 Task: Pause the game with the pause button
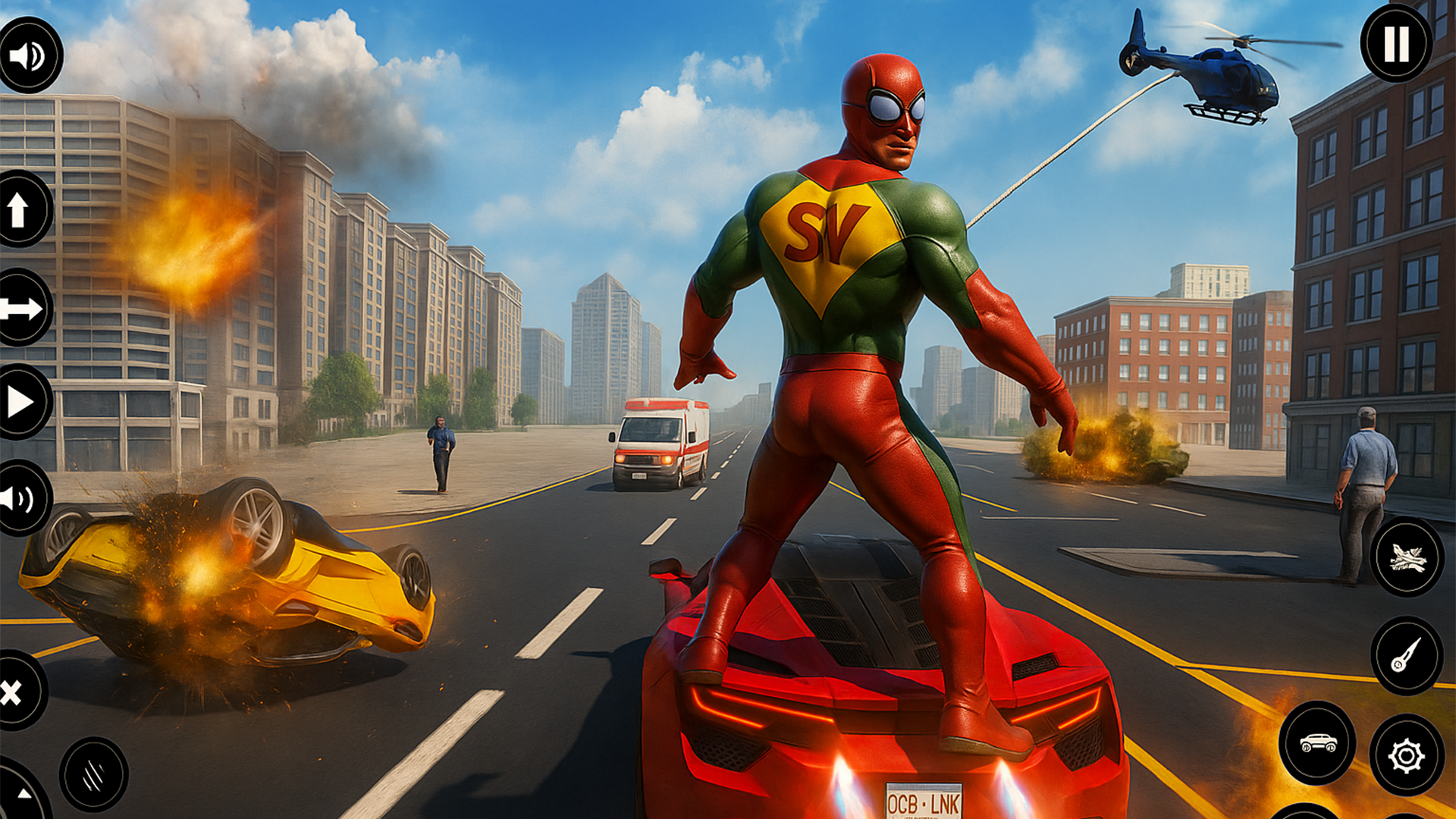click(x=1396, y=45)
